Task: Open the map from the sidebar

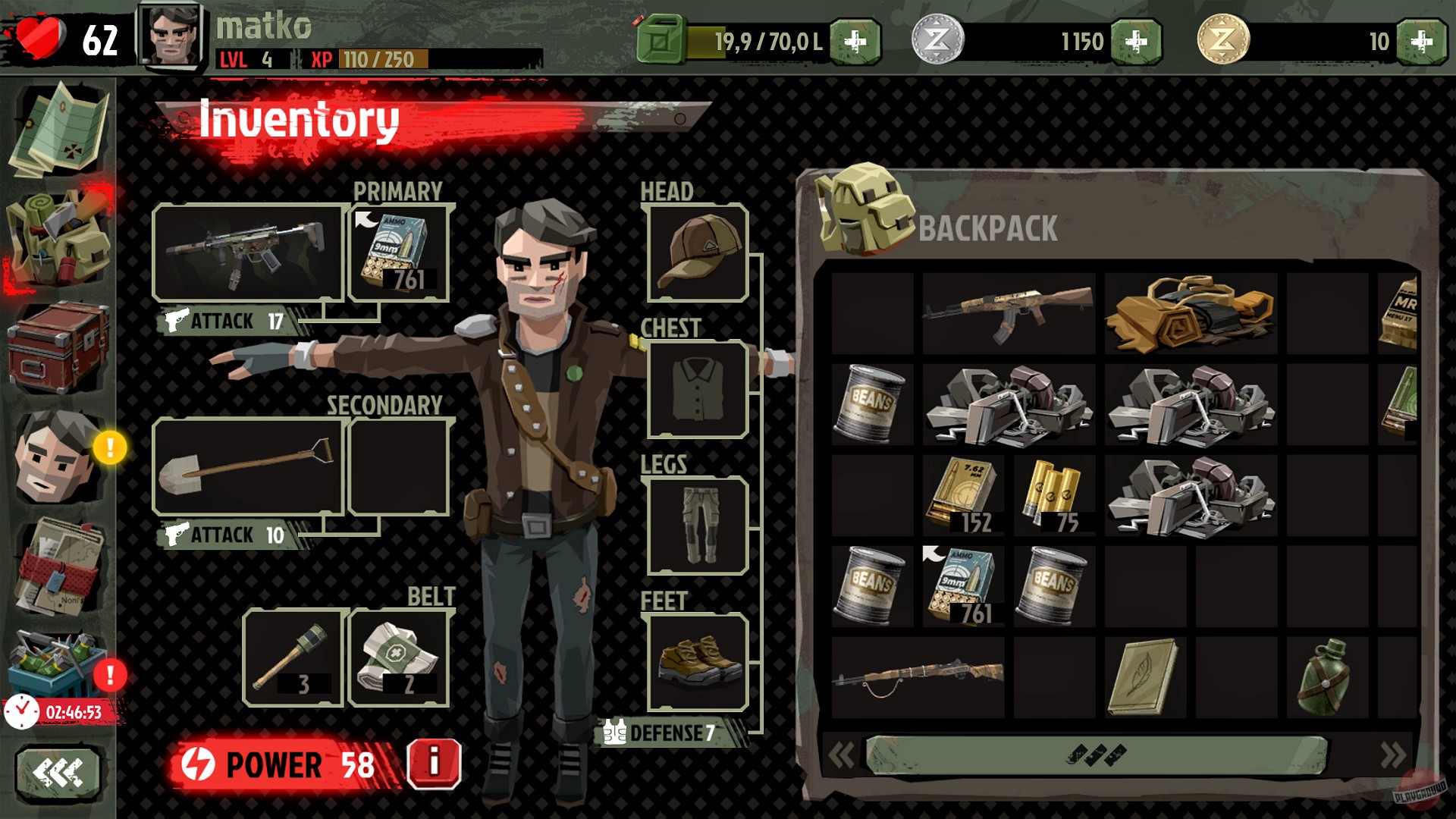Action: (x=57, y=125)
